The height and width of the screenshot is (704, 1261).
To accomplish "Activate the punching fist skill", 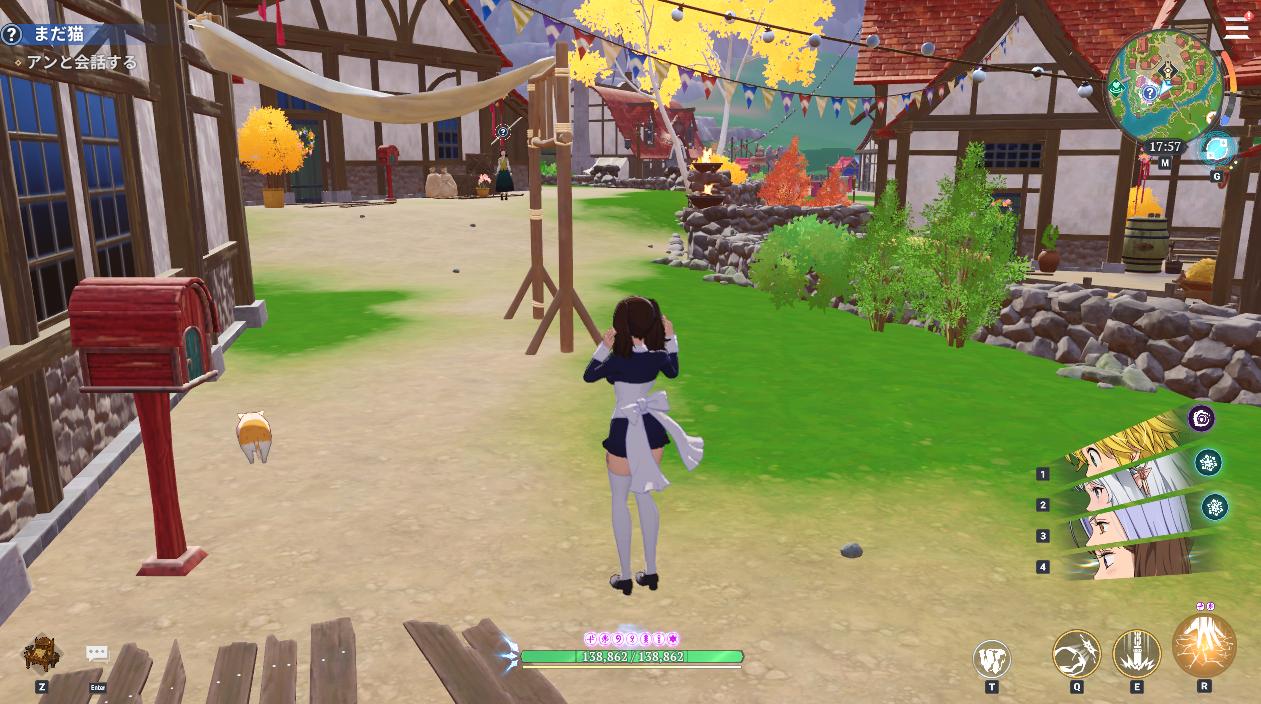I will point(1076,653).
